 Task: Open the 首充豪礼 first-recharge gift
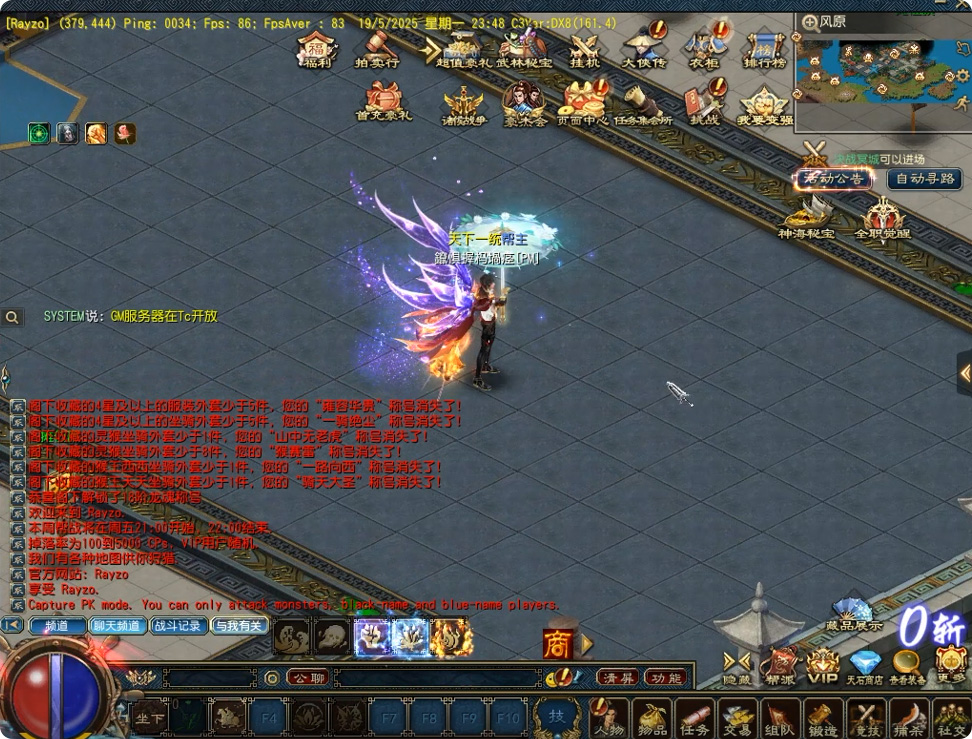[x=383, y=102]
